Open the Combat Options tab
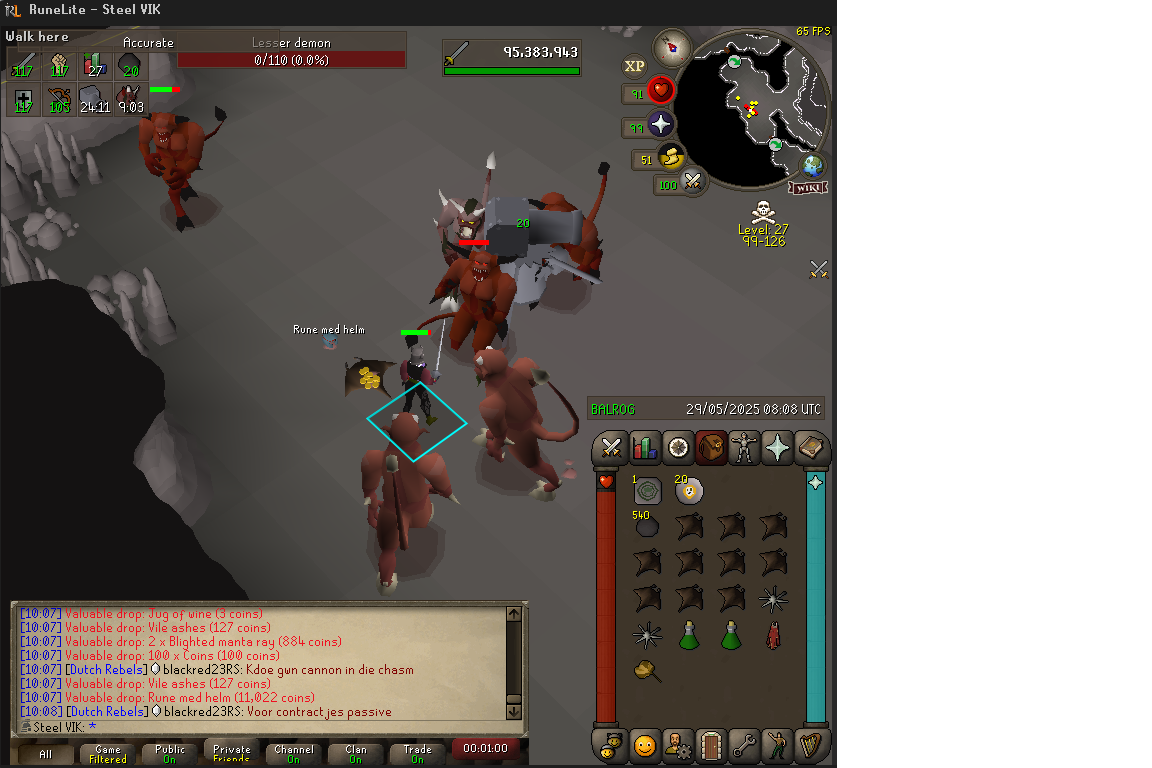Viewport: 1152px width, 768px height. tap(611, 448)
